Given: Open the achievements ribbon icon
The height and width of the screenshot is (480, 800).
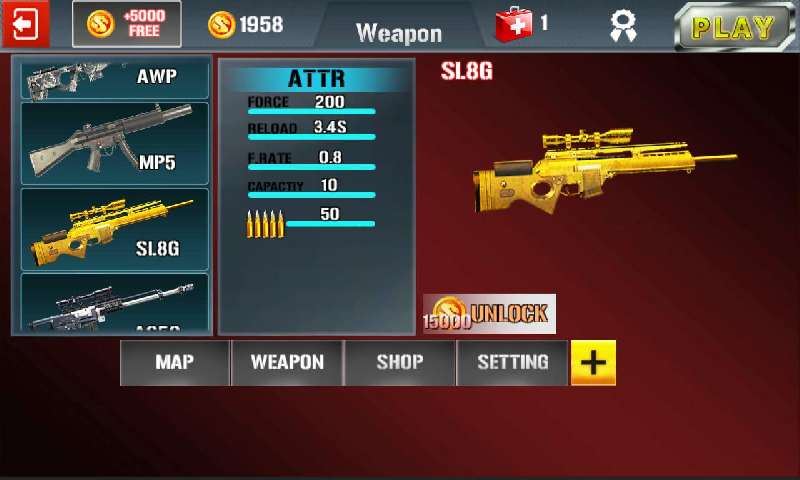Looking at the screenshot, I should (x=624, y=26).
